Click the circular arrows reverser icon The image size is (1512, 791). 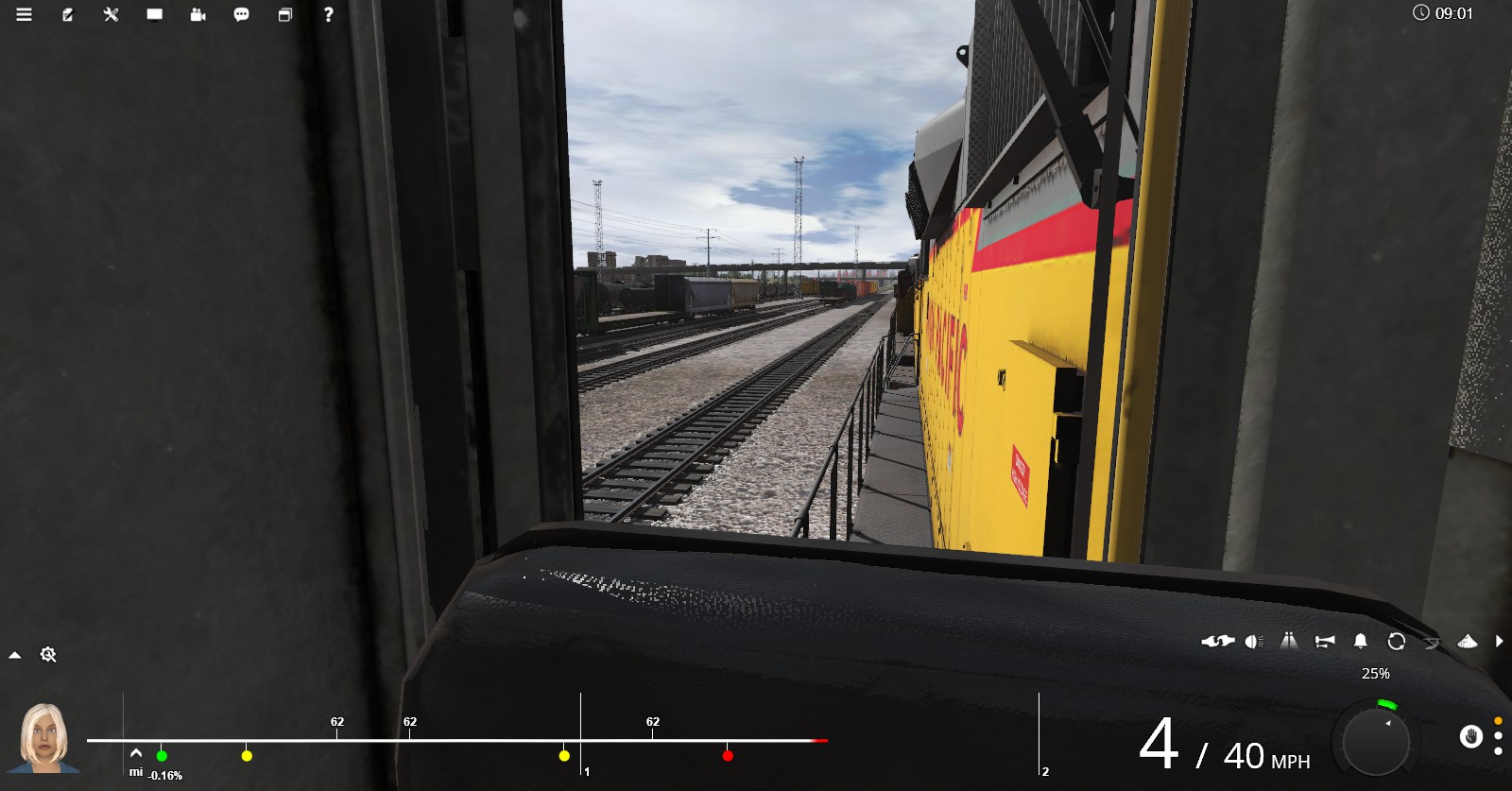point(1397,642)
